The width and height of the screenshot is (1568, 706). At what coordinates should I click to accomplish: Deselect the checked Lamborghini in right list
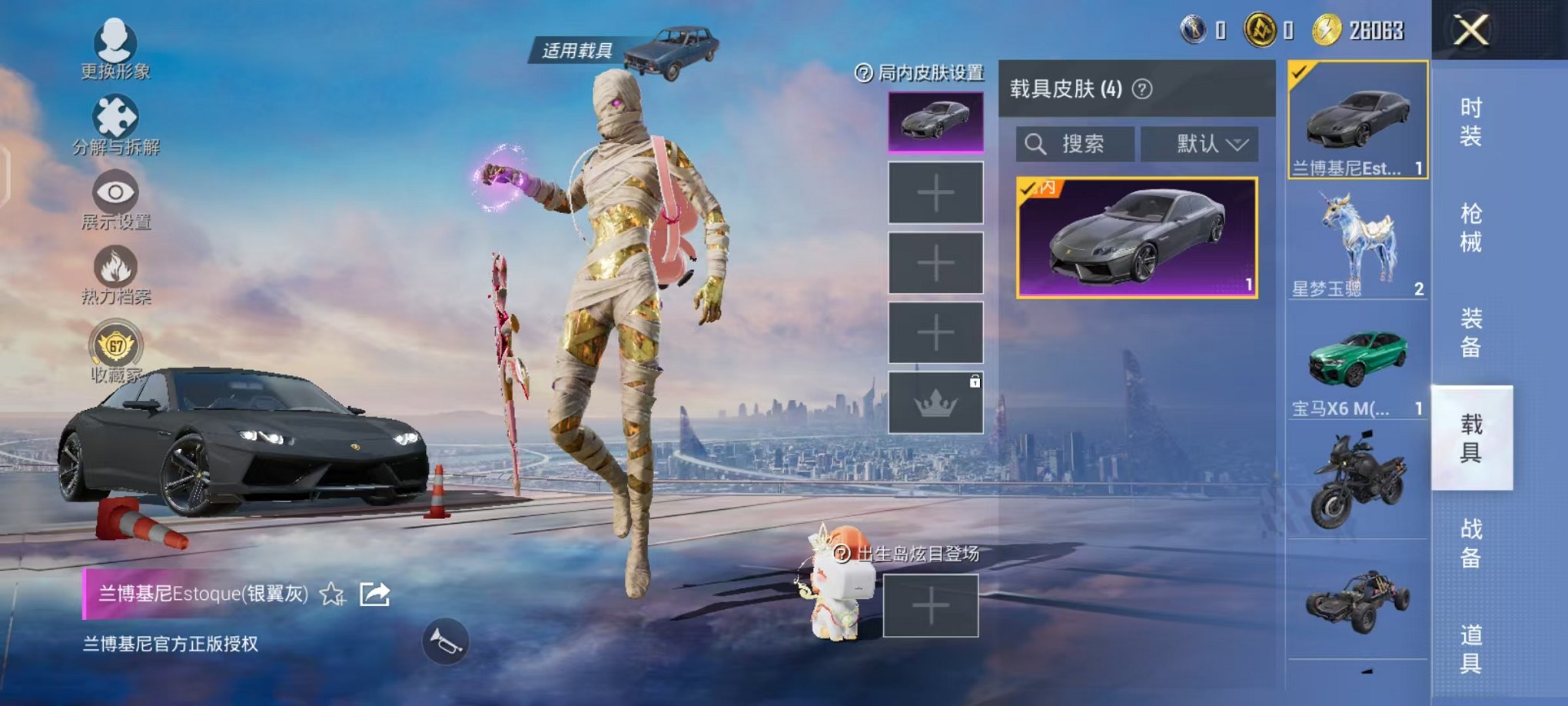coord(1299,74)
